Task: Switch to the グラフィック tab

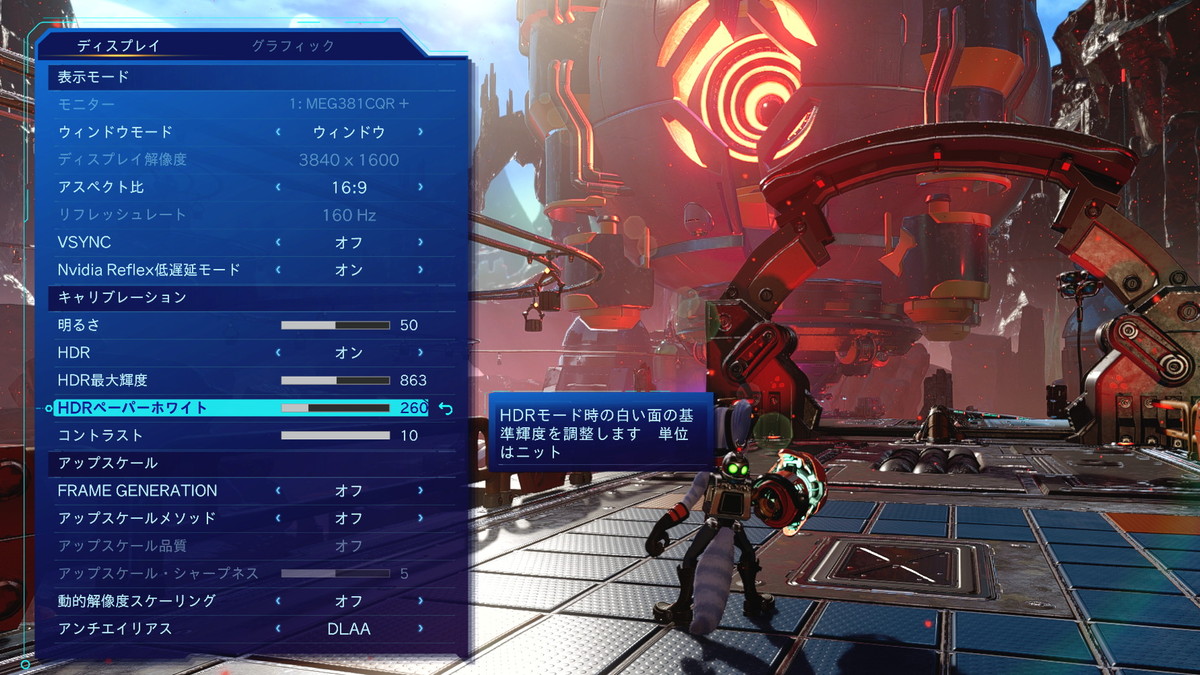Action: pos(293,46)
